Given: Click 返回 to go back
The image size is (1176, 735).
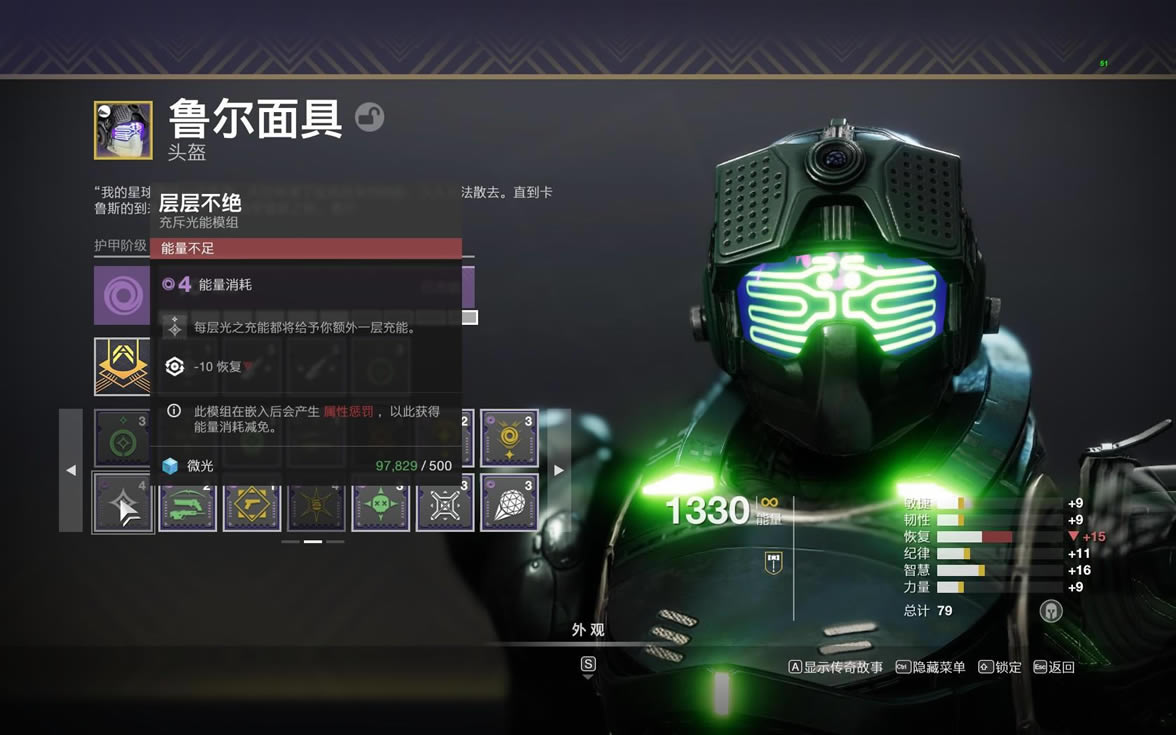Looking at the screenshot, I should click(x=1054, y=667).
